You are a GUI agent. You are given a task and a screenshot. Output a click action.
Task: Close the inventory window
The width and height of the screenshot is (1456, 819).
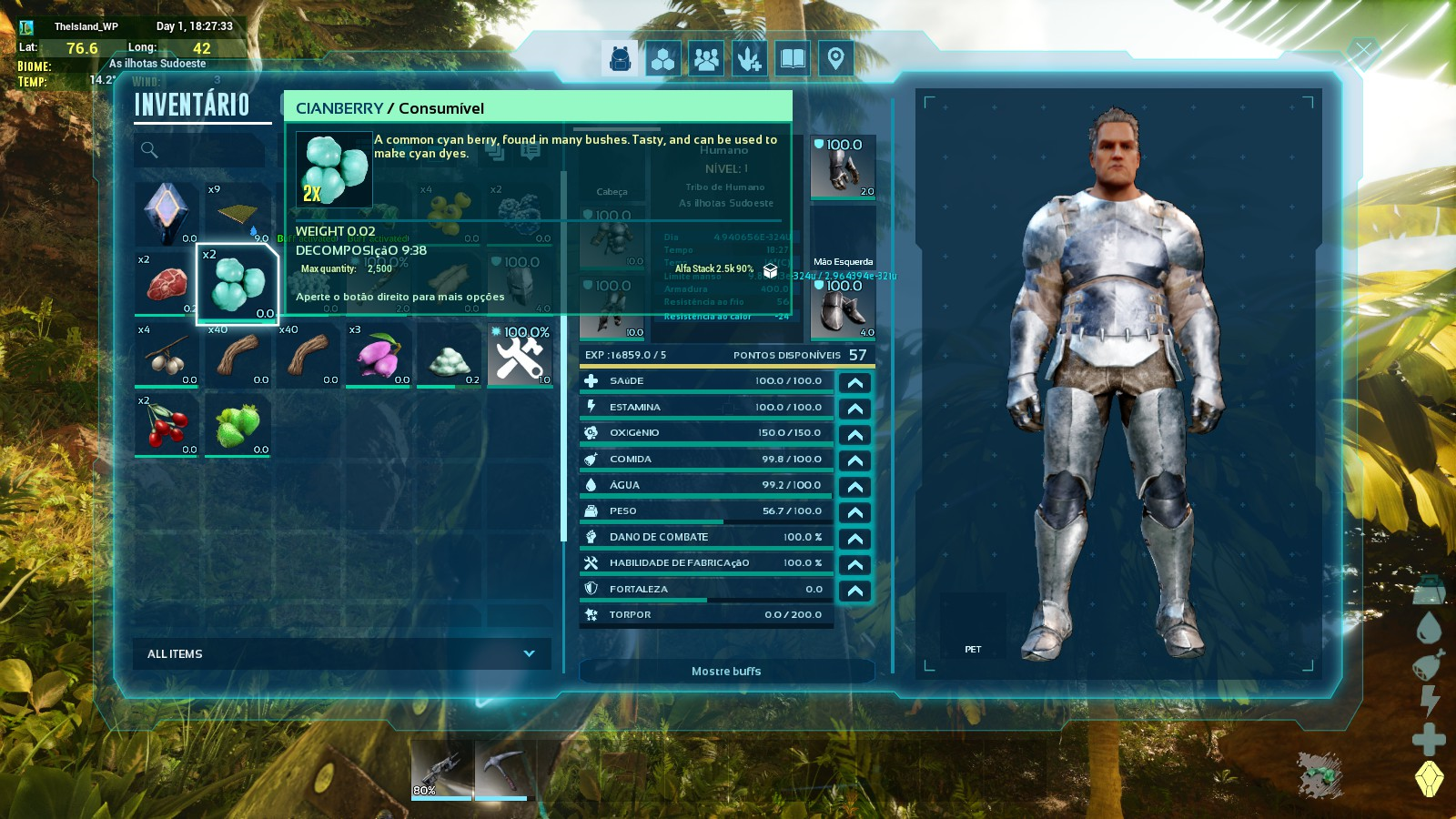pos(1362,53)
